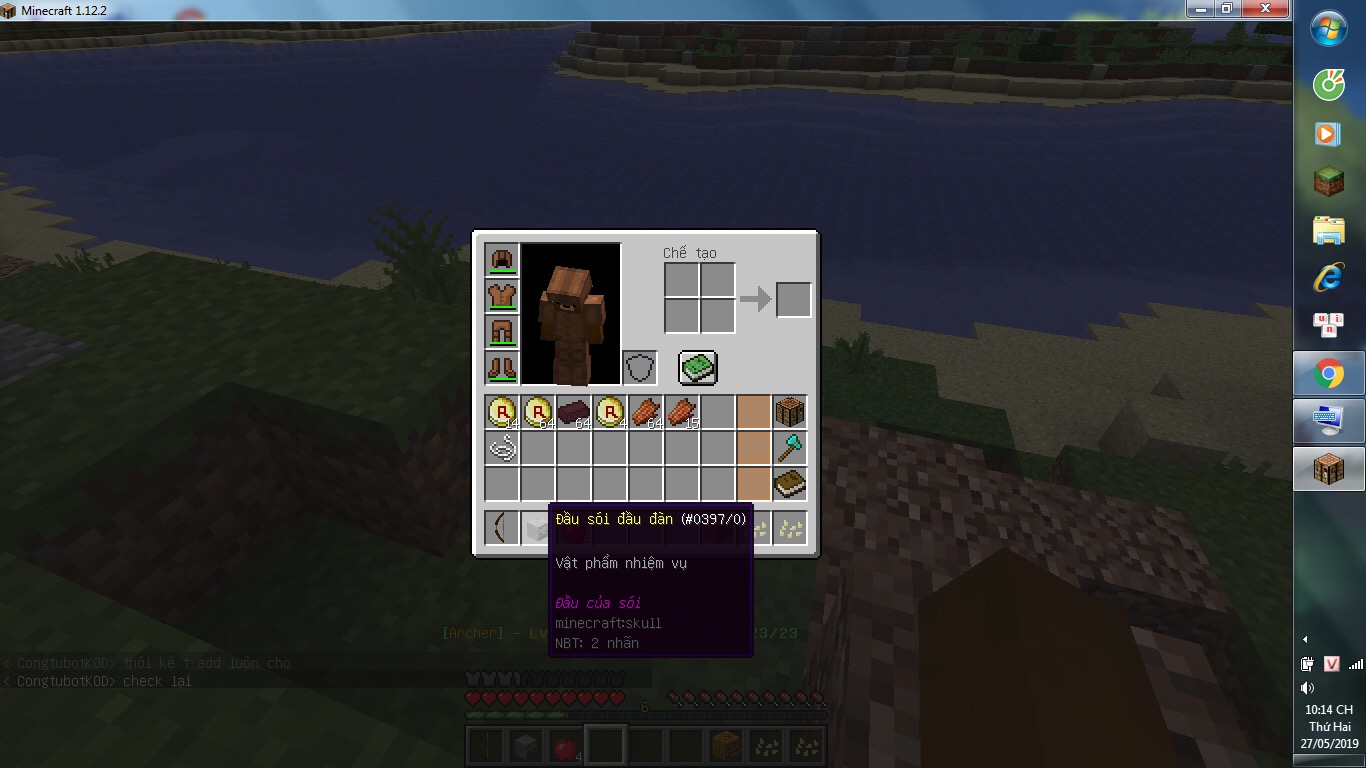
Task: Select the gold coin stack of 14
Action: point(501,411)
